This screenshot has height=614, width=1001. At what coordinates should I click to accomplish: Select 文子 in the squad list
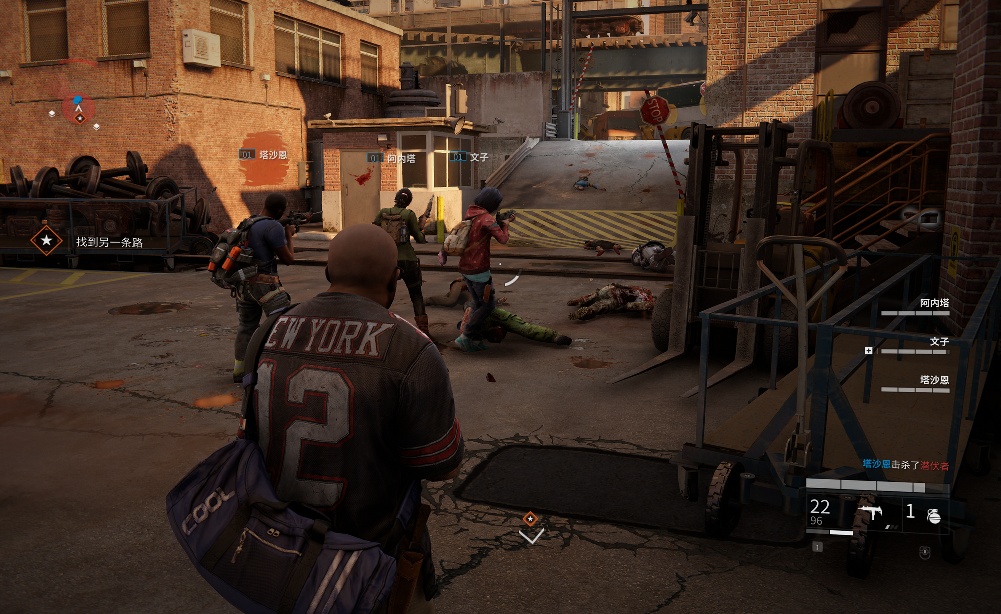click(x=939, y=341)
